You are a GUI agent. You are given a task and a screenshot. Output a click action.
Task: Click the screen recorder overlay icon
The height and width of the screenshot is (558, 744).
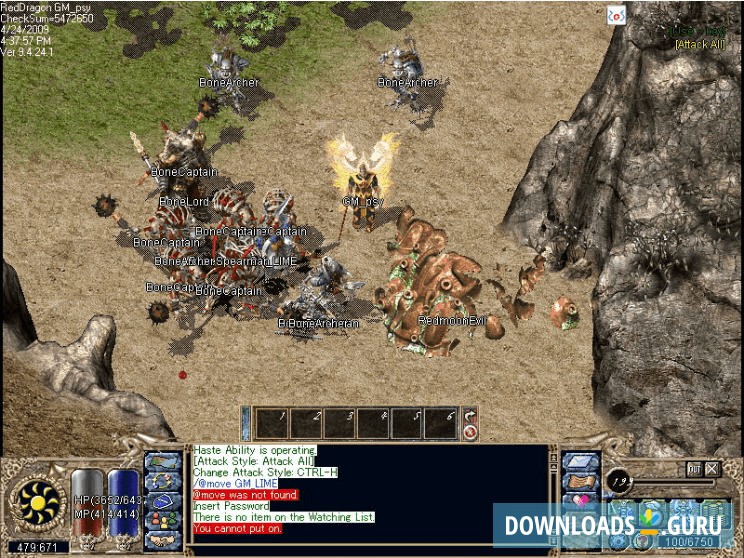click(617, 14)
